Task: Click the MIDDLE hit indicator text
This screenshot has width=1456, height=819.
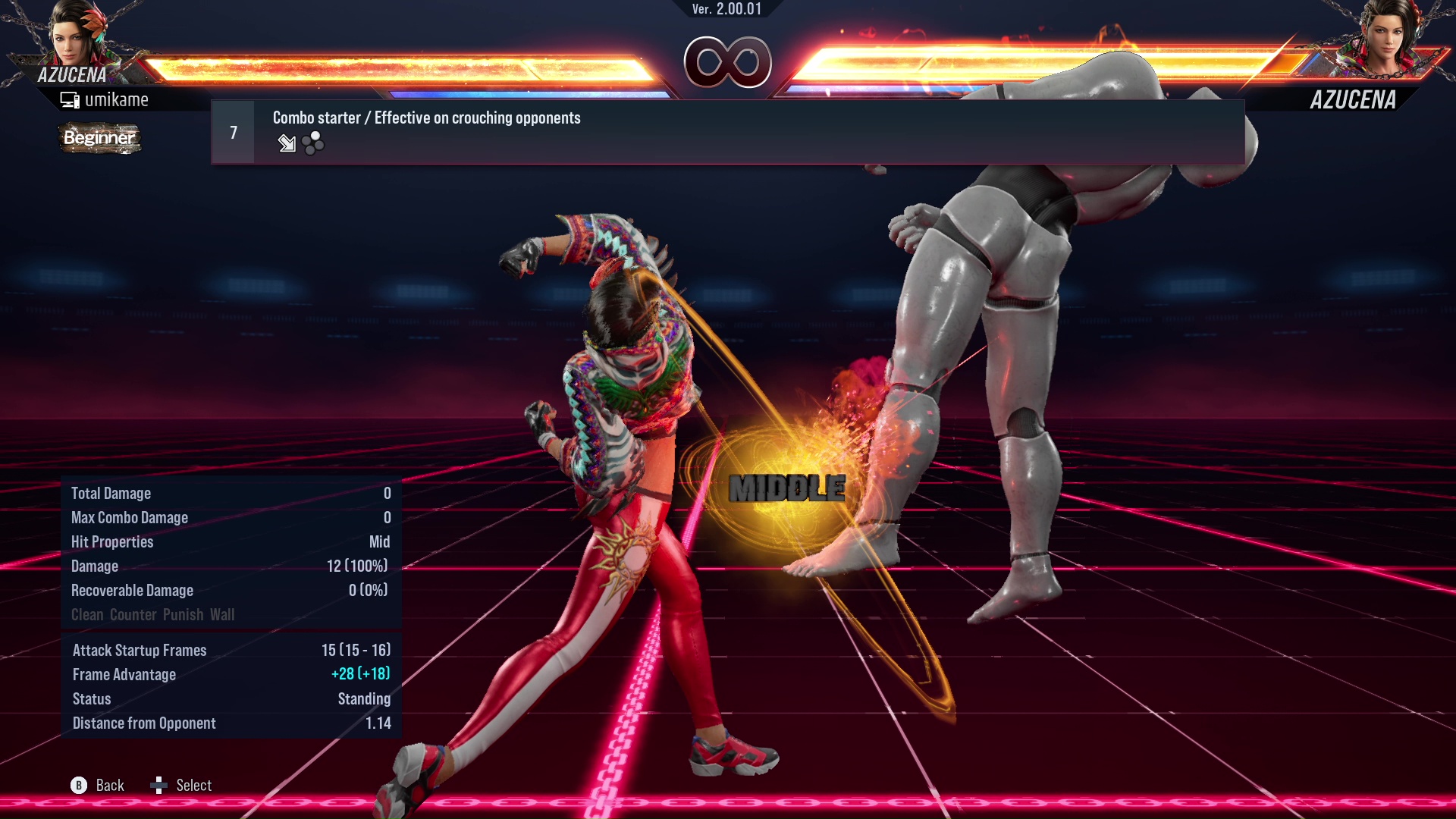Action: (786, 488)
